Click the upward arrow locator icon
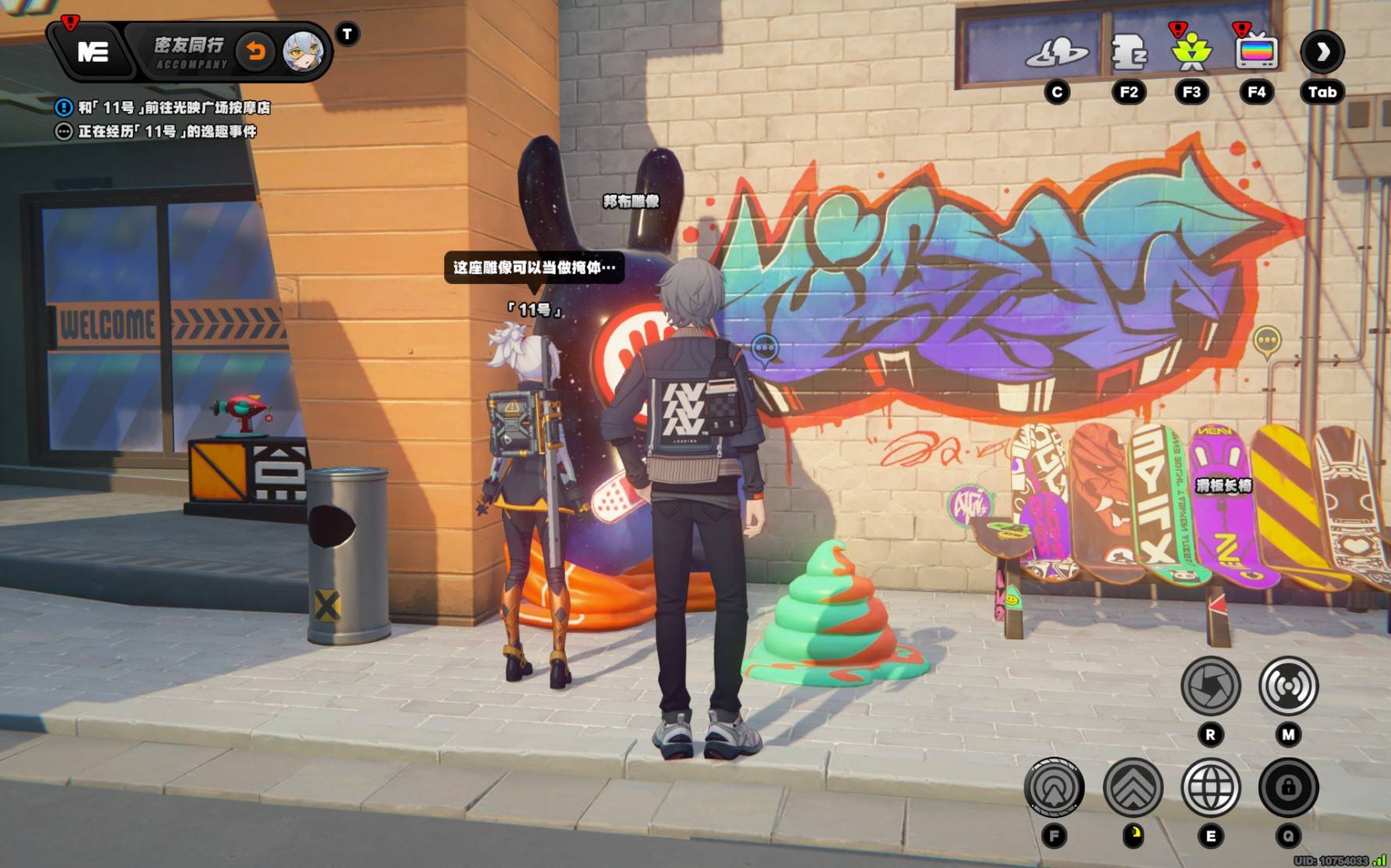Screen dimensions: 1391x868 click(x=1054, y=788)
